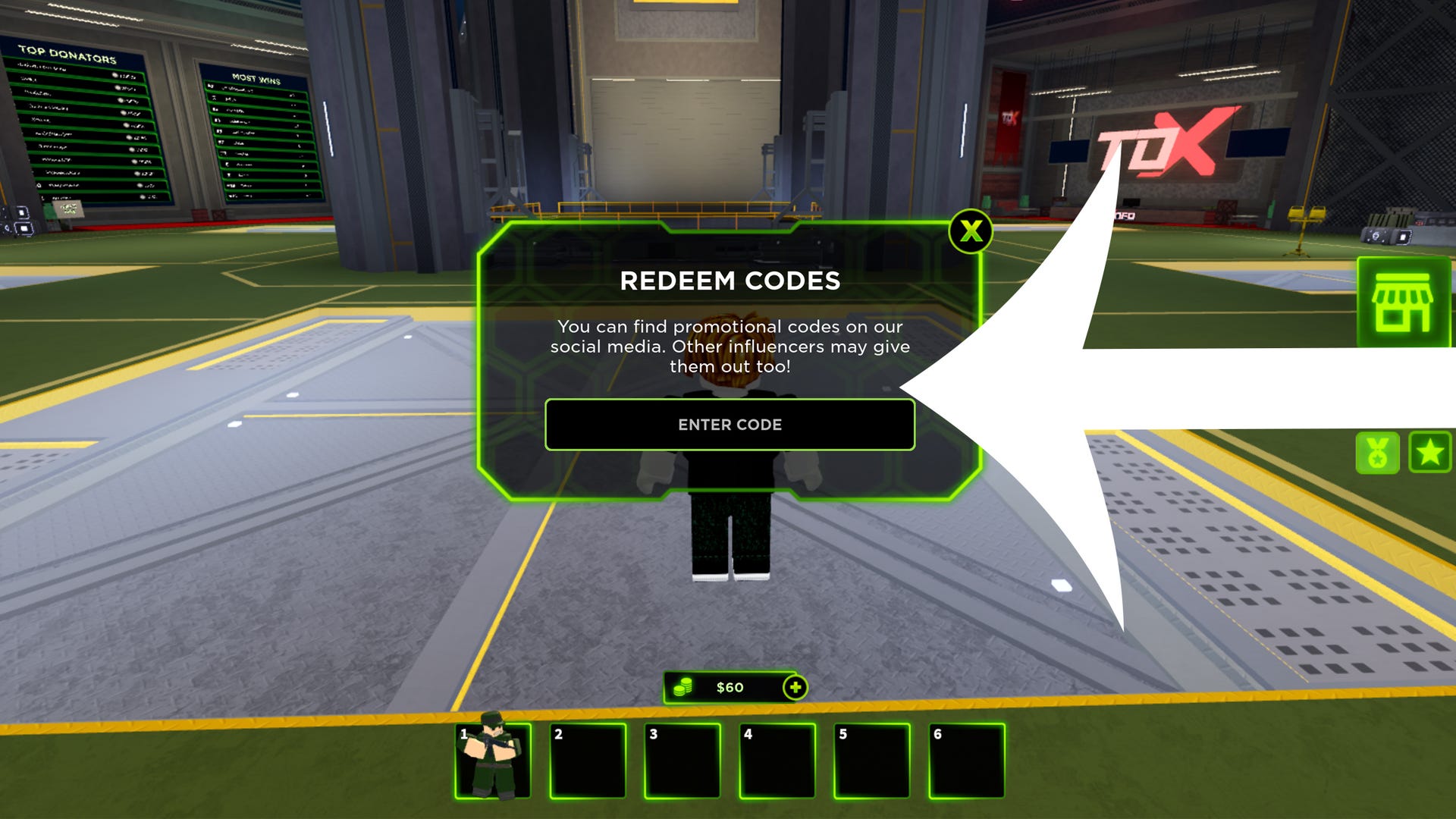Click the ENTER CODE input field
Image resolution: width=1456 pixels, height=819 pixels.
click(730, 425)
